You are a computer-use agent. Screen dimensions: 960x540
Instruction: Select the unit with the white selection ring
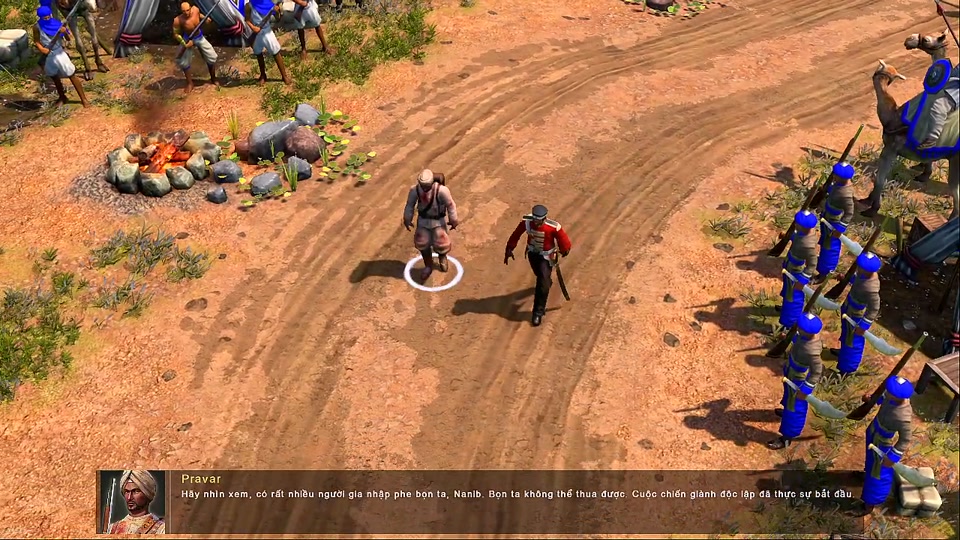(431, 222)
